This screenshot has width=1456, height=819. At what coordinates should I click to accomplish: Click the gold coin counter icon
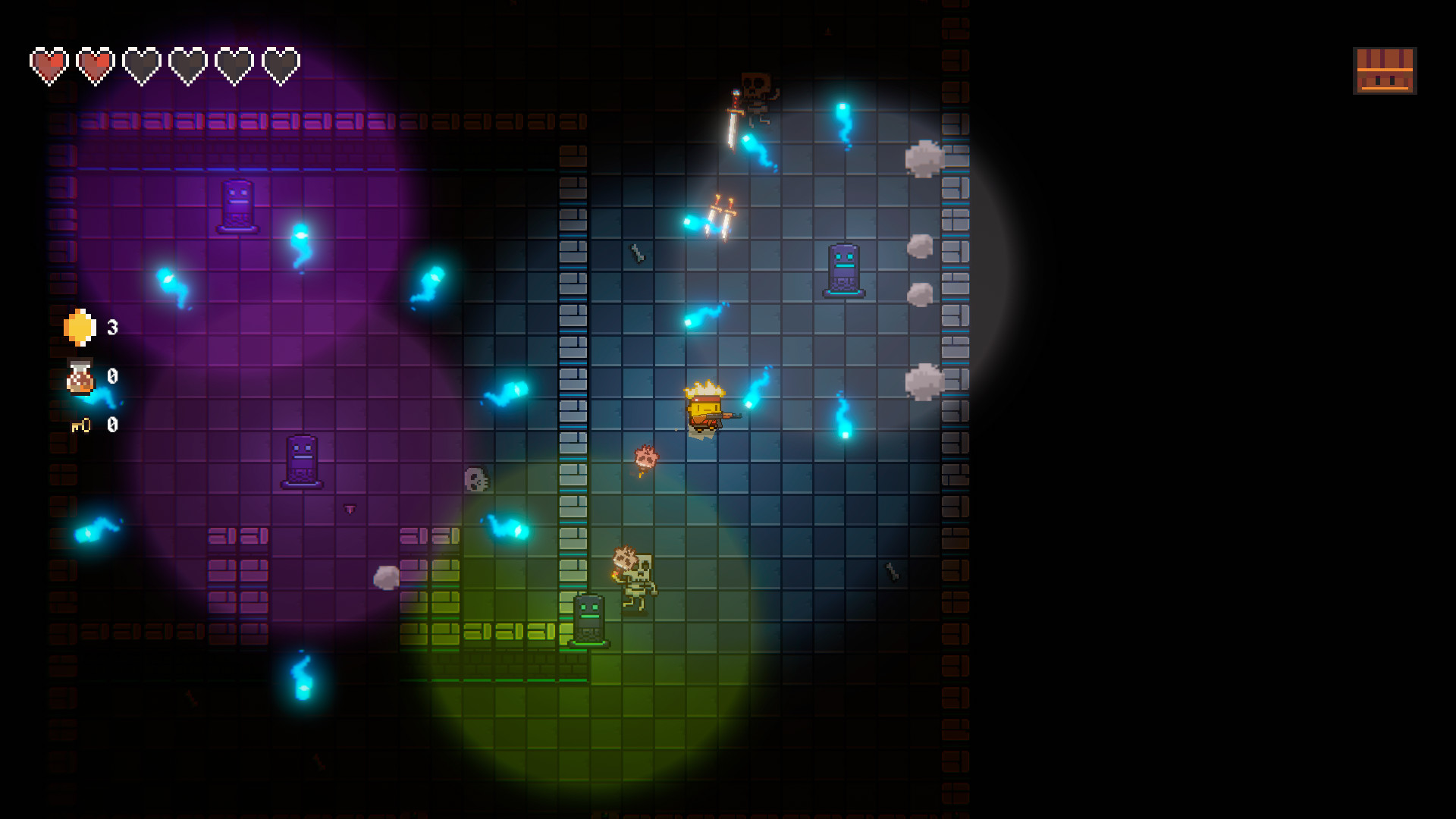(x=79, y=329)
